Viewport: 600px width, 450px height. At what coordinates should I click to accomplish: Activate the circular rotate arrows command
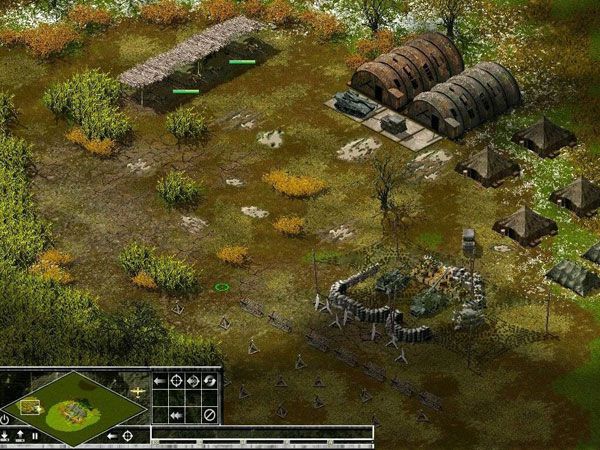(x=210, y=381)
